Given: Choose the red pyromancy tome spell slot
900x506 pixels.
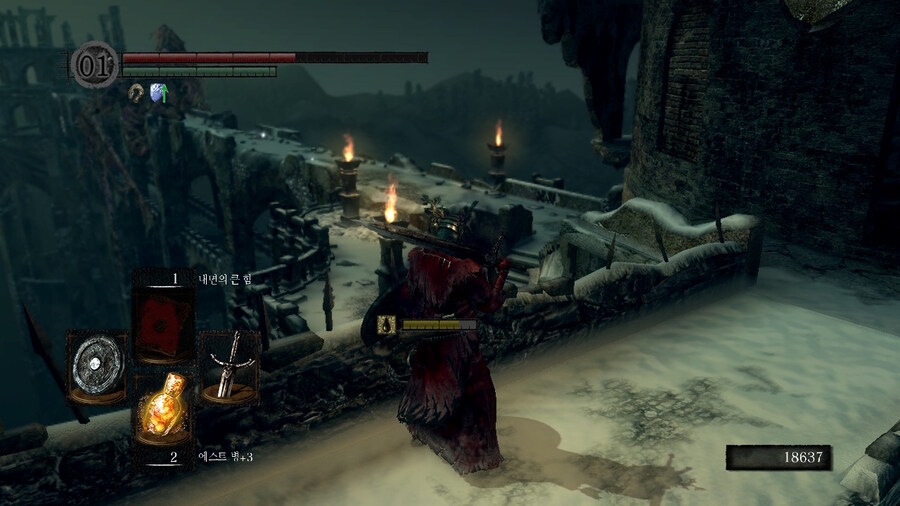Looking at the screenshot, I should [x=163, y=322].
